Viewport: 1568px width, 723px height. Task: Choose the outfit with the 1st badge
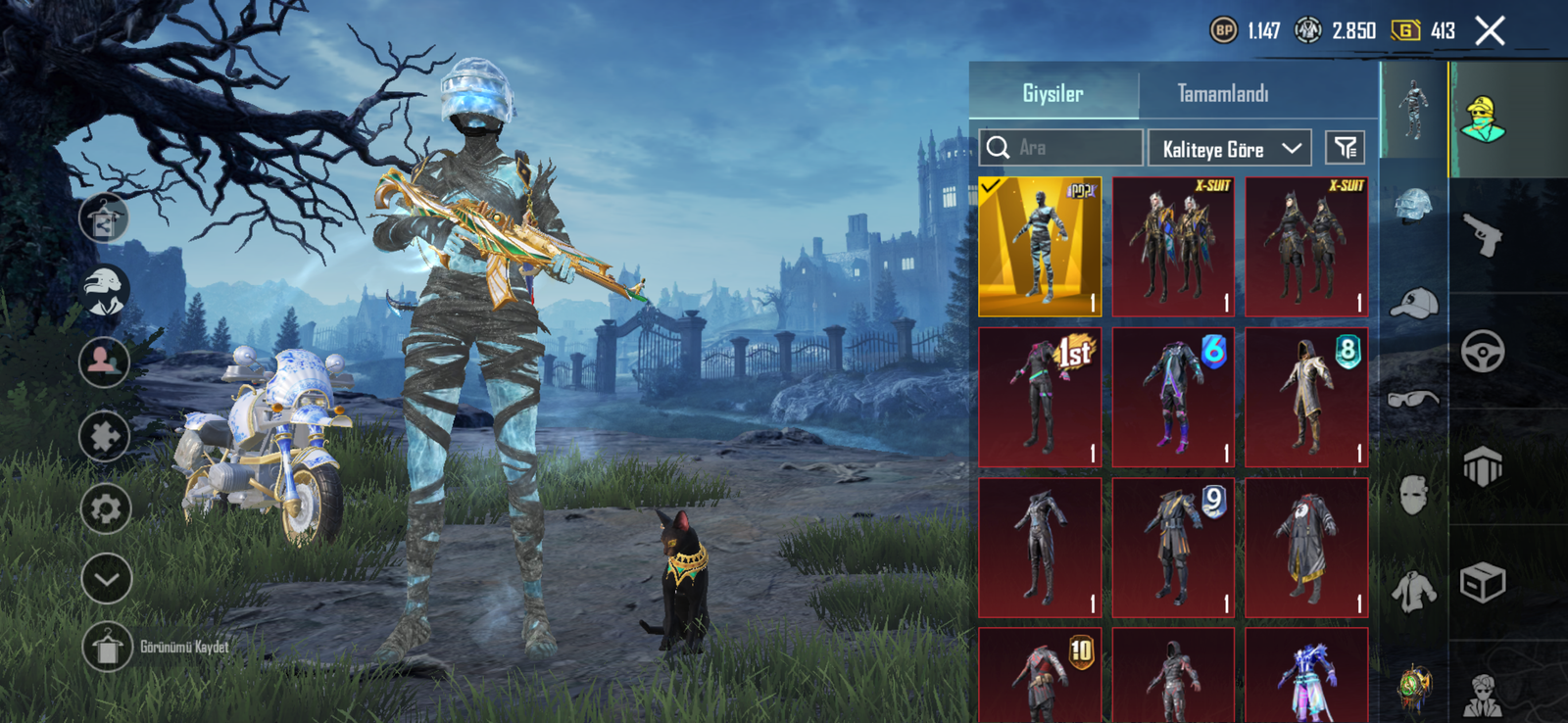coord(1040,397)
